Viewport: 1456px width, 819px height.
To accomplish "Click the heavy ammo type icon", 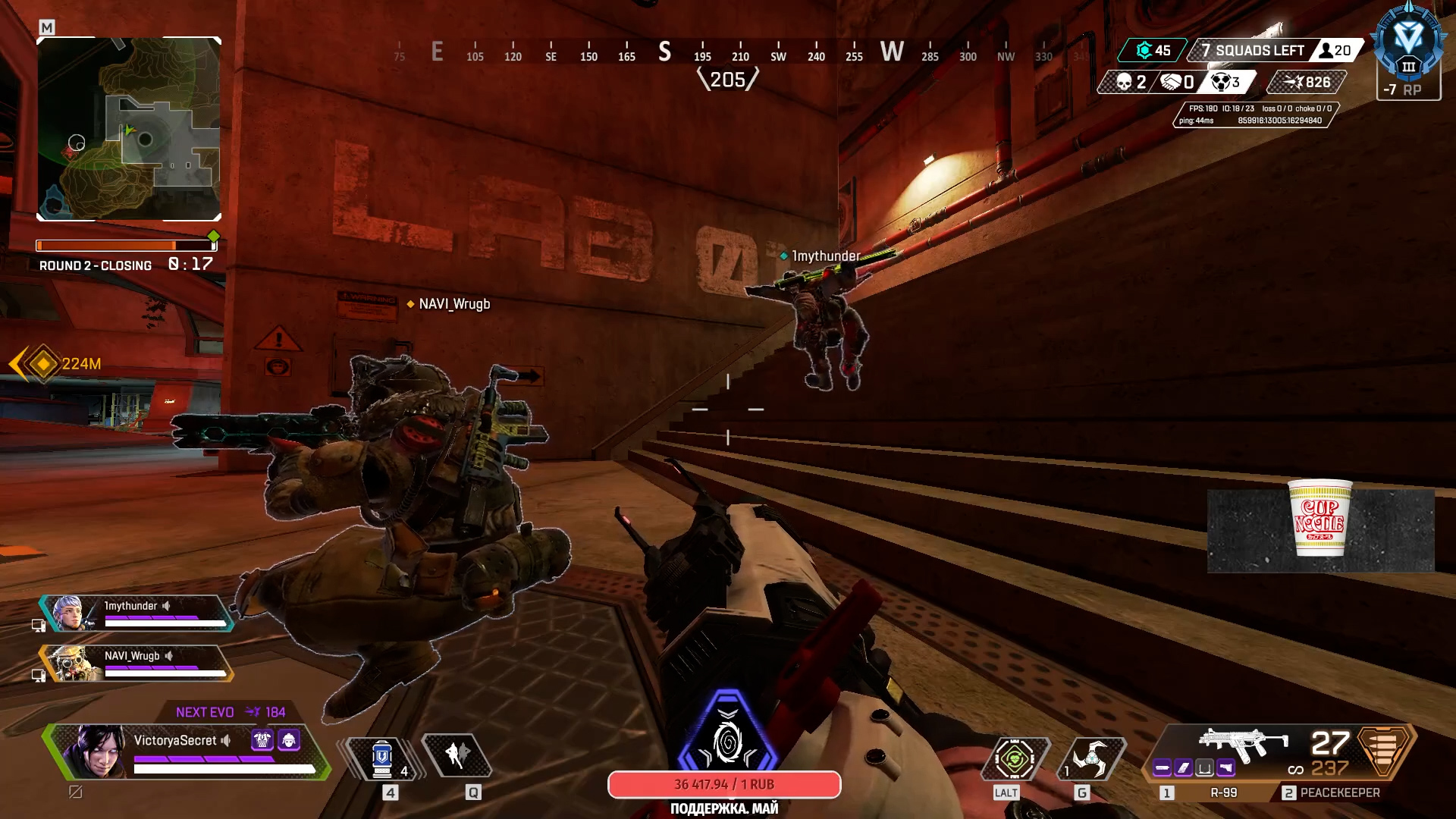I will point(1383,749).
